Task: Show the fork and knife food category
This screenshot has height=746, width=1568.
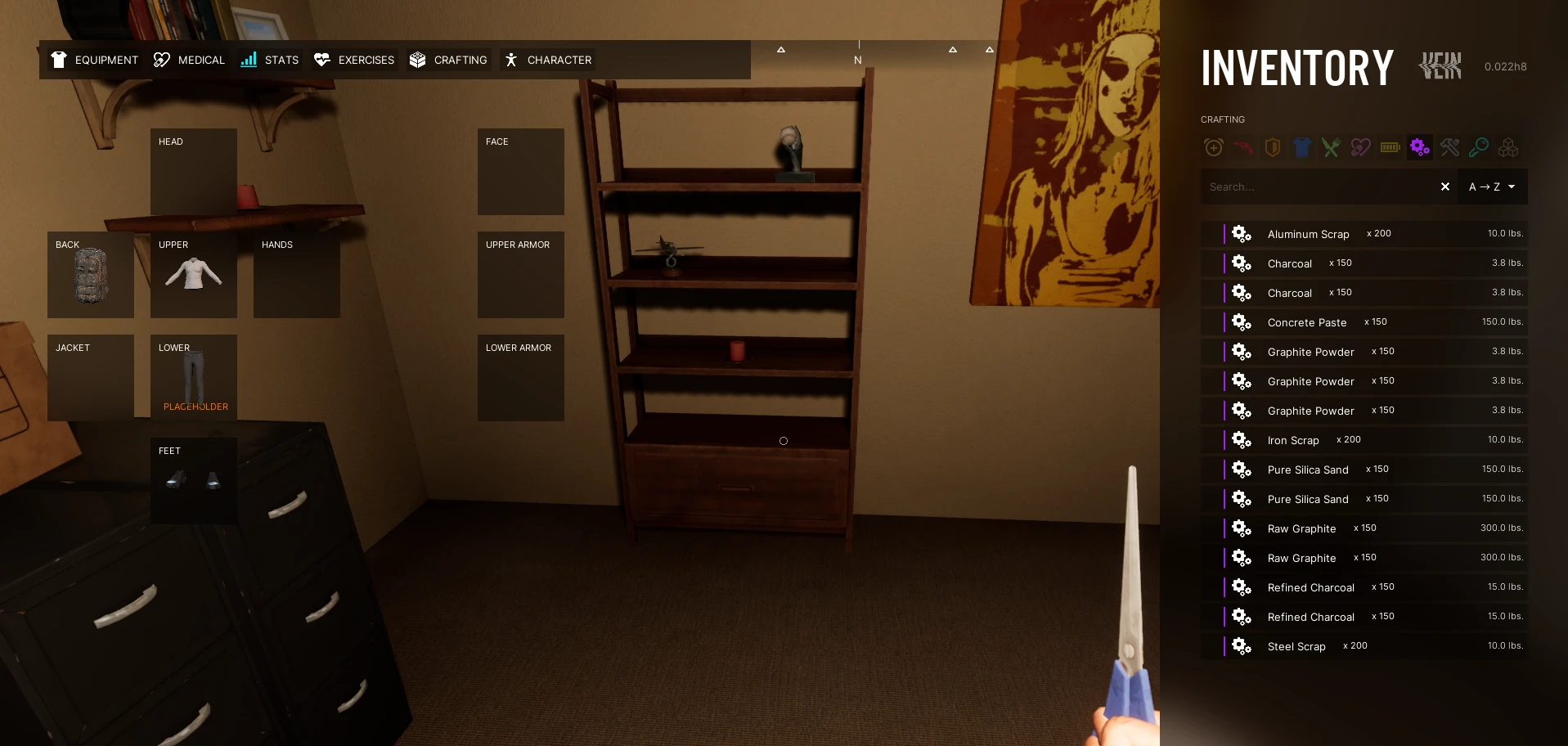Action: [x=1332, y=148]
